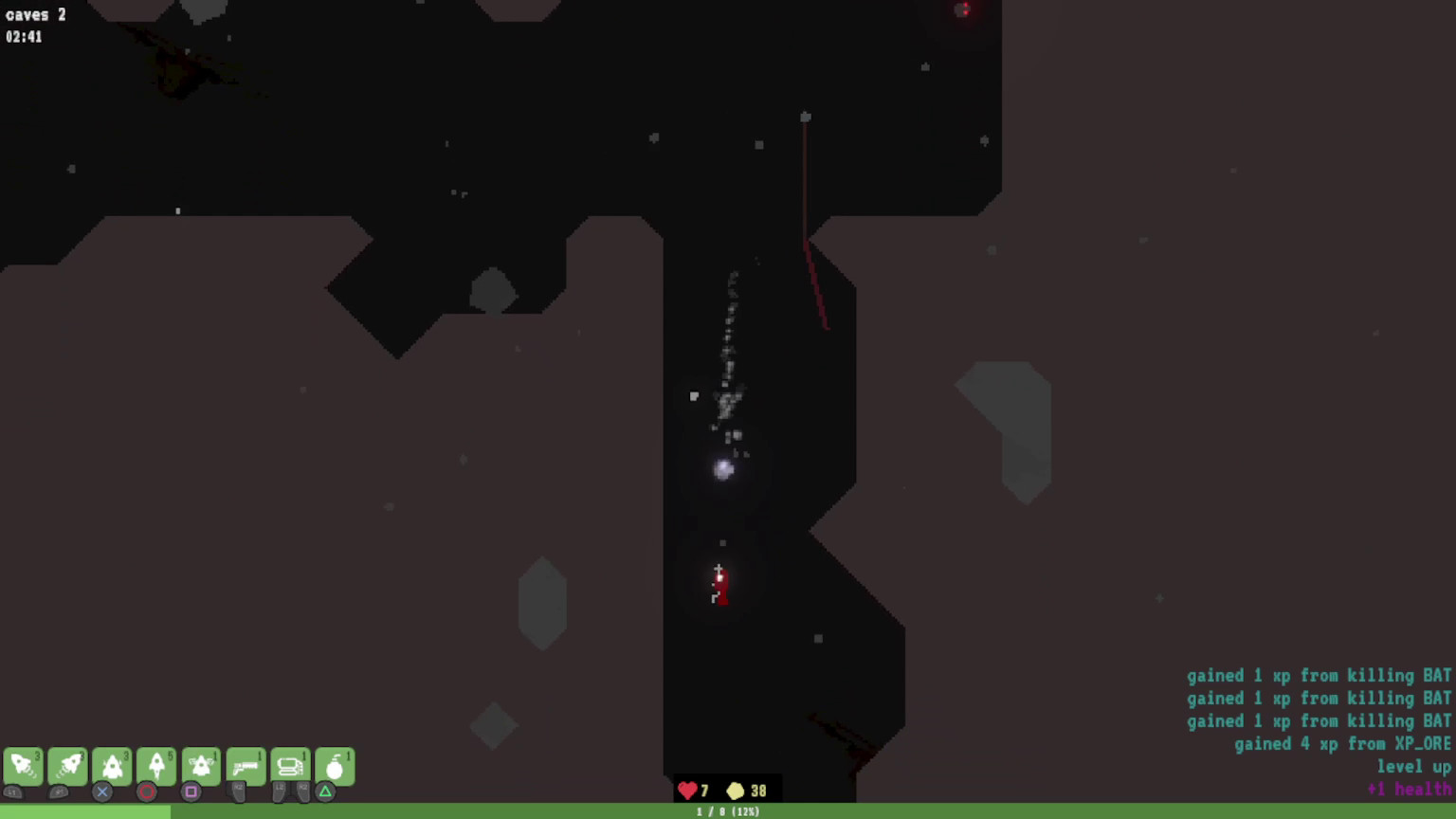Screen dimensions: 1456x819
Task: Click the red heart health icon
Action: pyautogui.click(x=687, y=790)
